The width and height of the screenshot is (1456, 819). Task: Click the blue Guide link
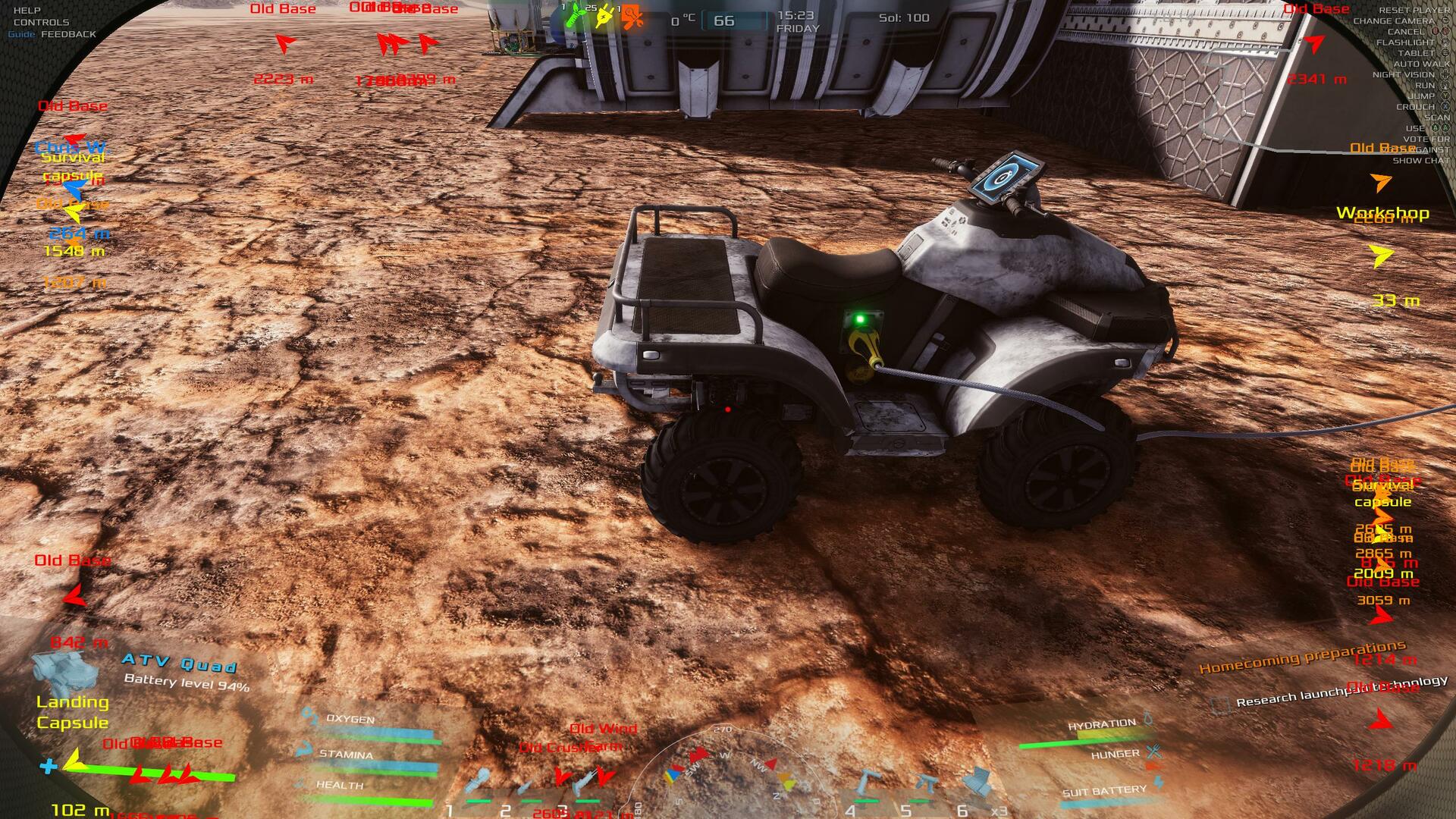[x=21, y=34]
